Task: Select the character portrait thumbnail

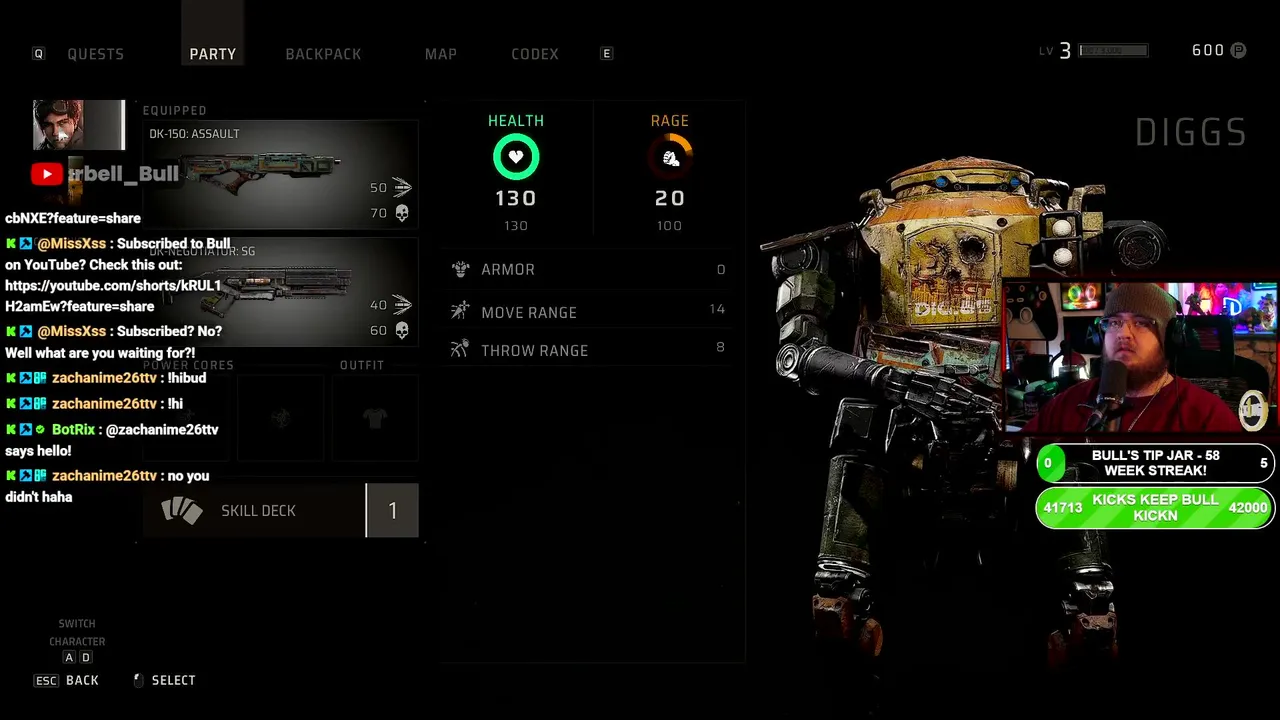Action: 78,125
